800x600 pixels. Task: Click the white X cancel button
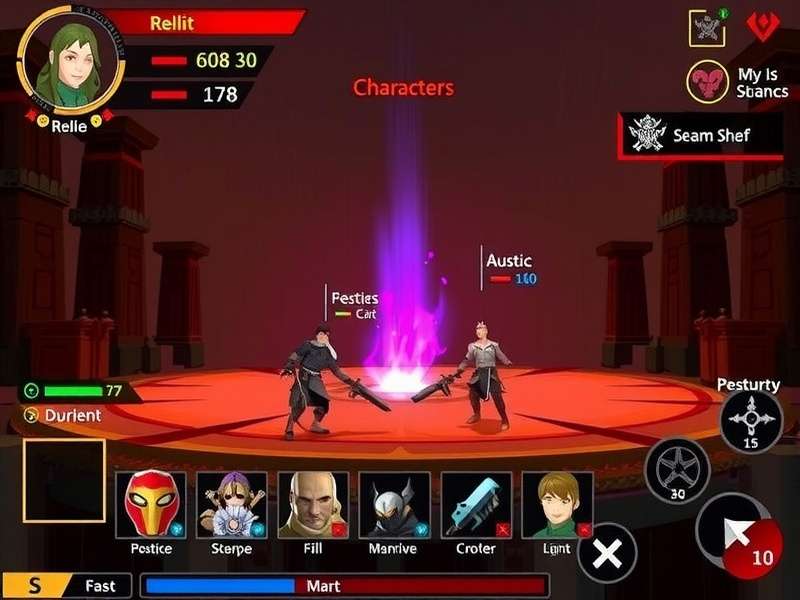coord(607,552)
